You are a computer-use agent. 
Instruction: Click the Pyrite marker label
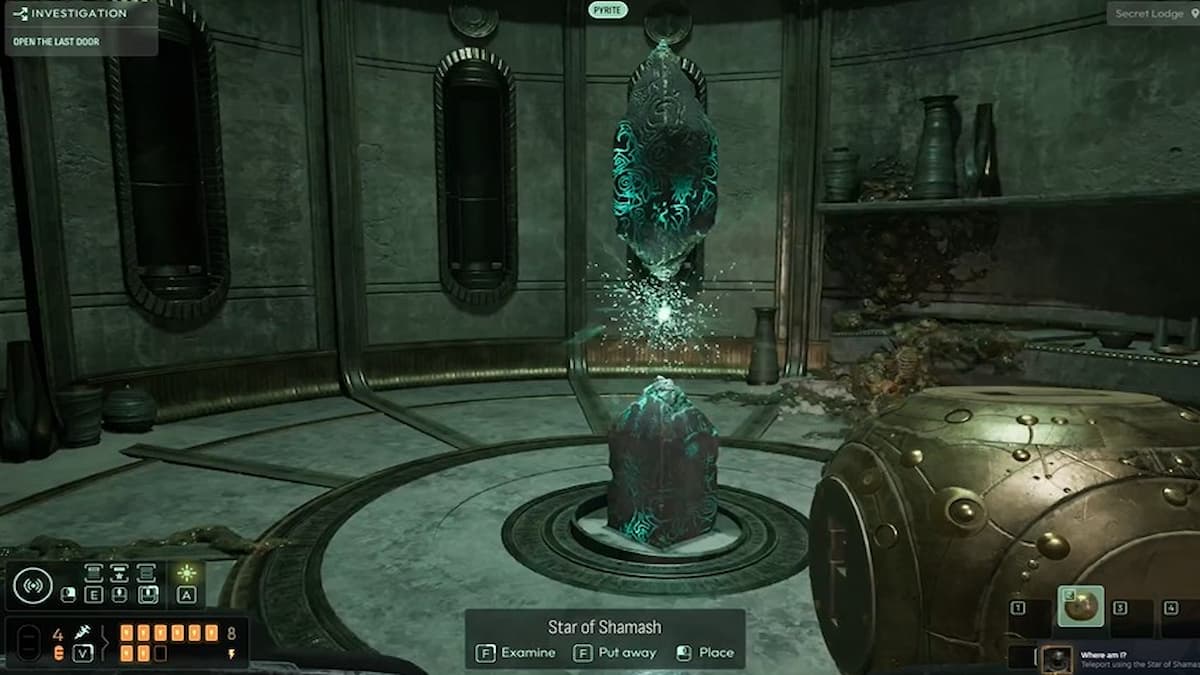(x=607, y=9)
